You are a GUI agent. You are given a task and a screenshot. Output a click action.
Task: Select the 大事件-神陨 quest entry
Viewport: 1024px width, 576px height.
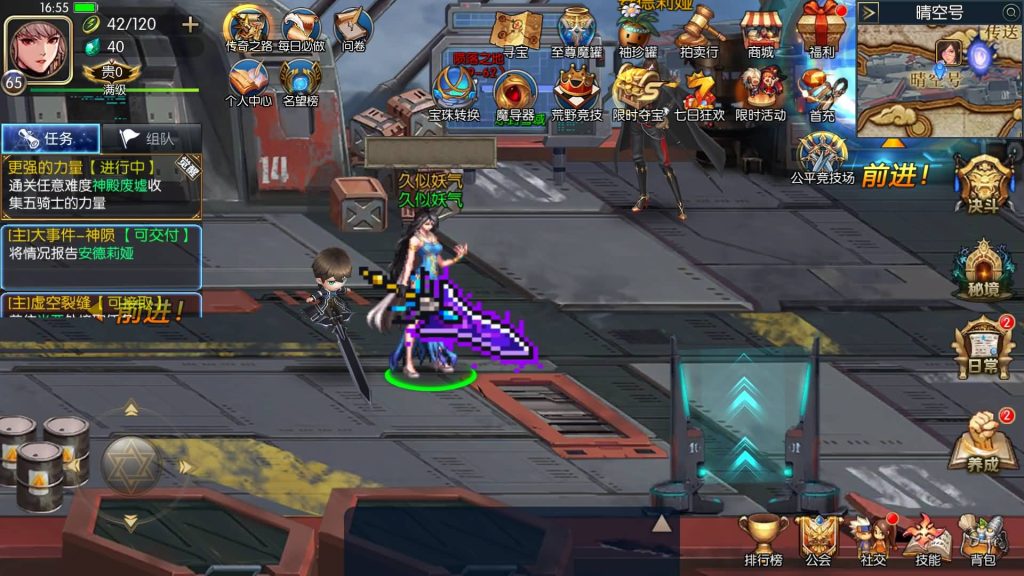pyautogui.click(x=100, y=244)
